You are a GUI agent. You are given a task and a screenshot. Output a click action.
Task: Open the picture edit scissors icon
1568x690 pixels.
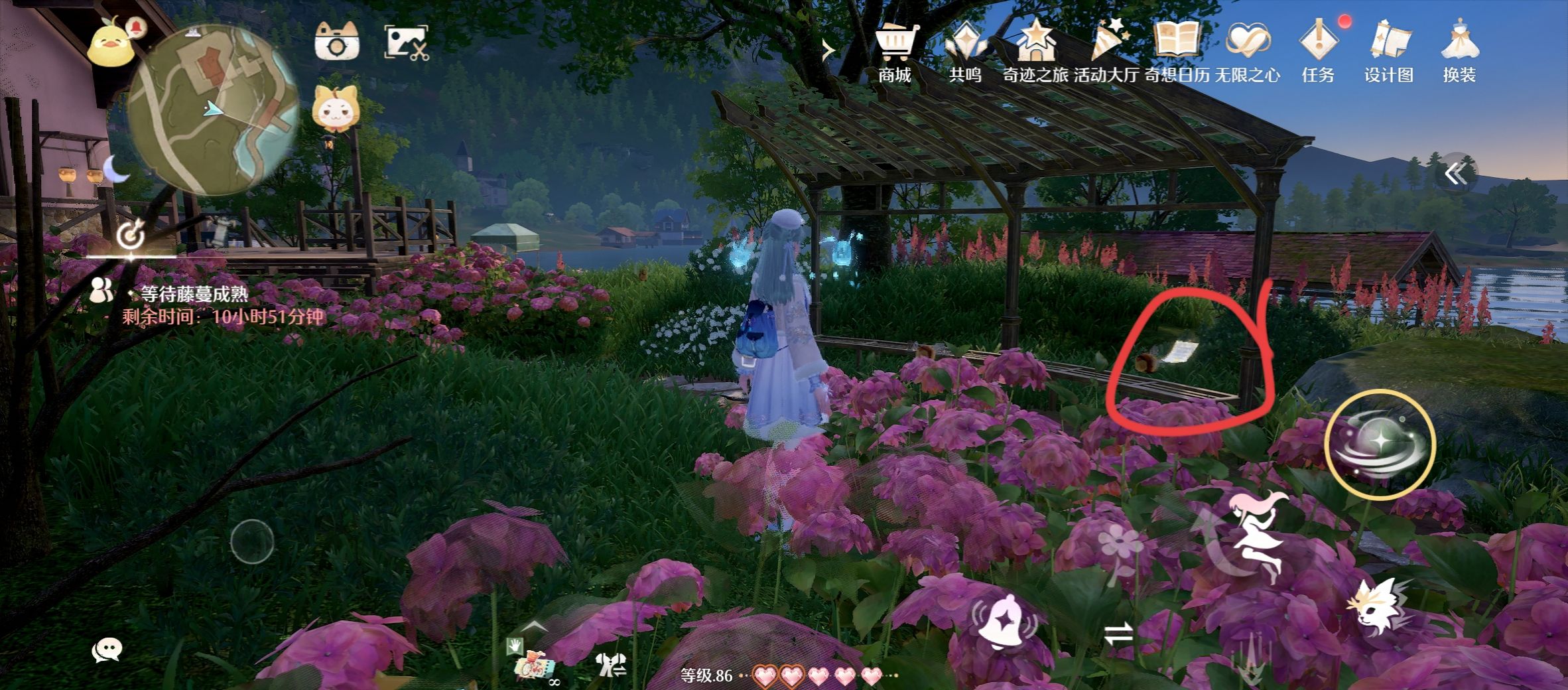(407, 43)
